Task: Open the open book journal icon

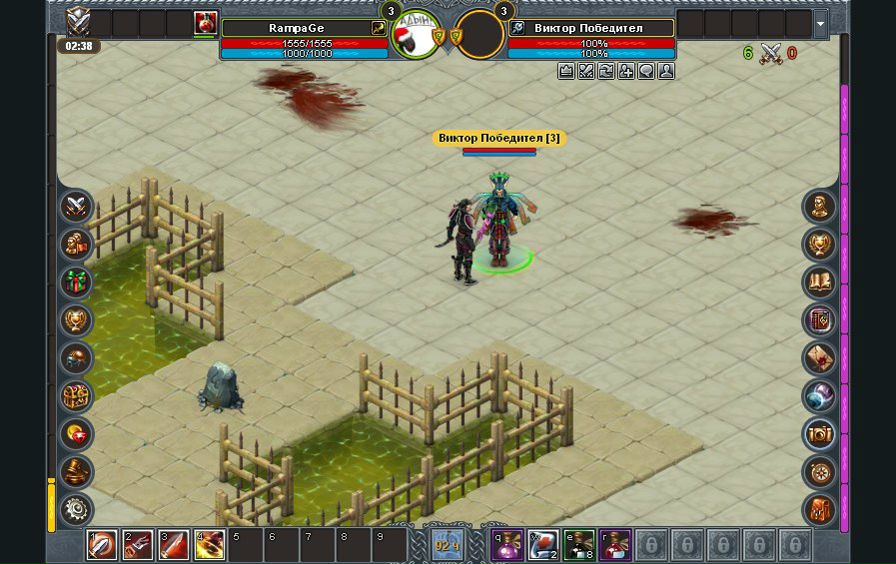Action: pos(820,283)
